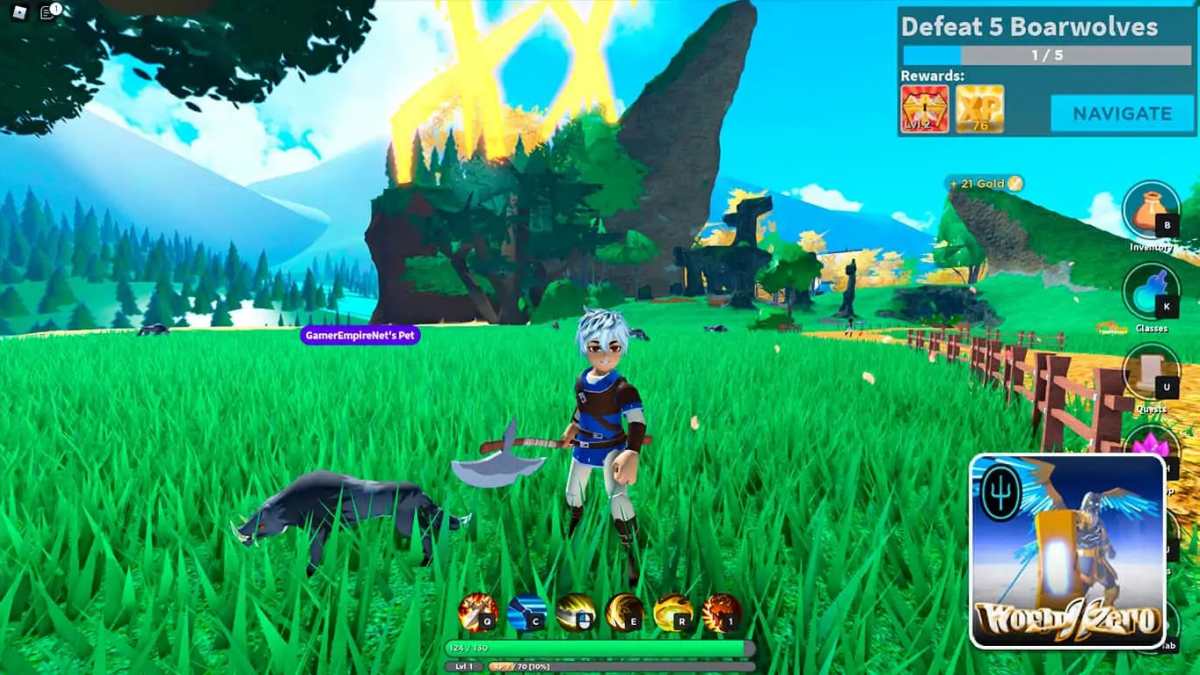The width and height of the screenshot is (1200, 675).
Task: Select the Lvl 2 wings reward icon
Action: click(925, 109)
